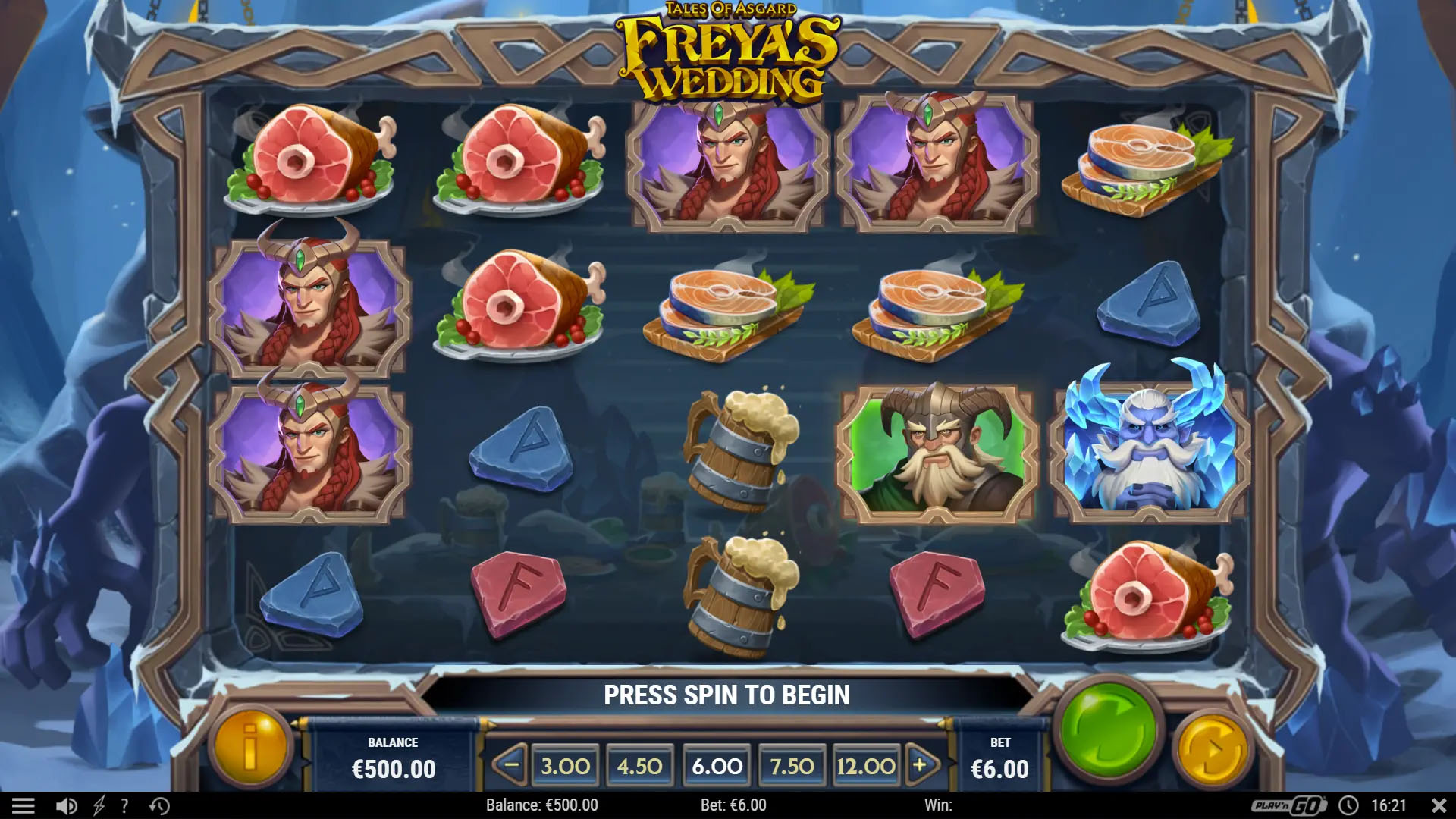Show the game history clock icon

coord(159,805)
